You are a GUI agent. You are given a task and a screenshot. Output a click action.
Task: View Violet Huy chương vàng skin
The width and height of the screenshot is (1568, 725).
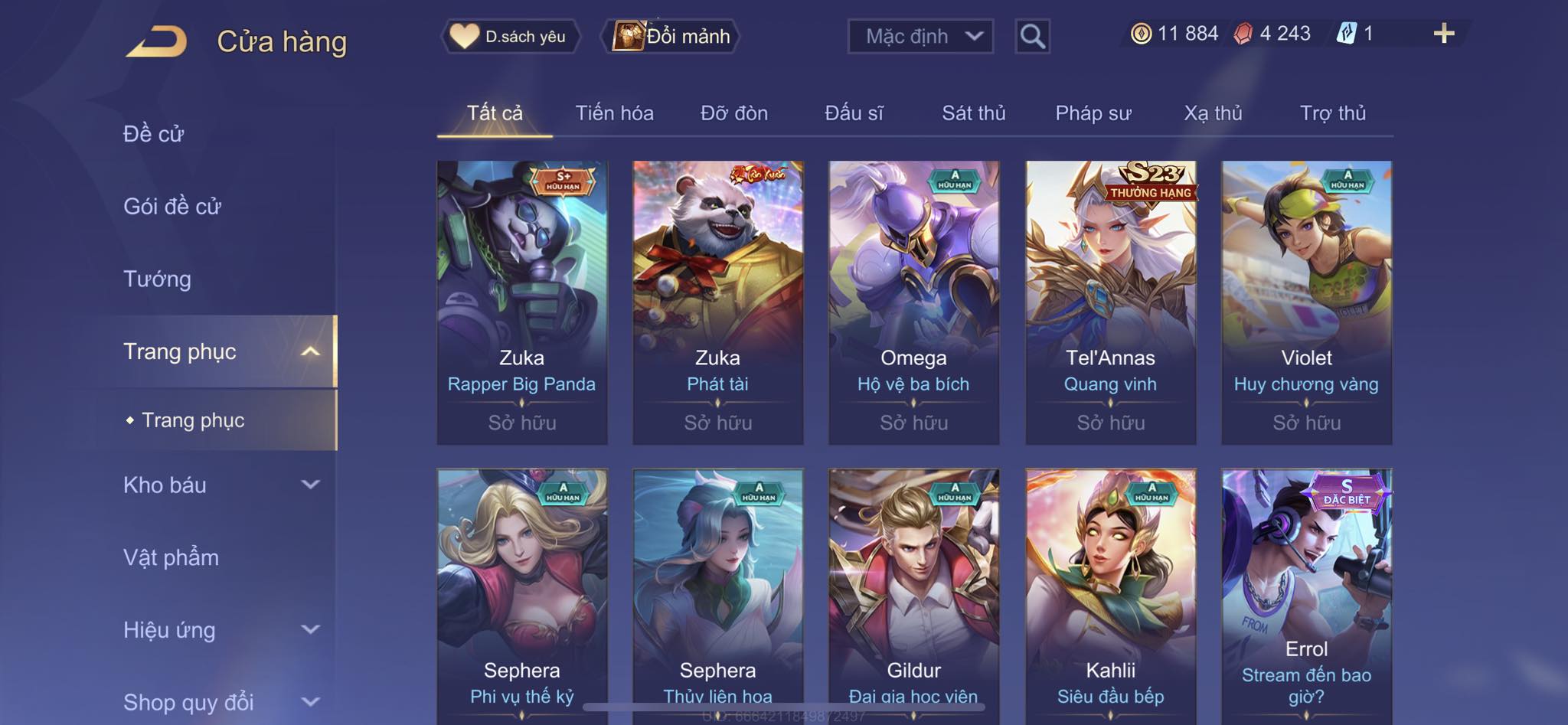coord(1306,302)
